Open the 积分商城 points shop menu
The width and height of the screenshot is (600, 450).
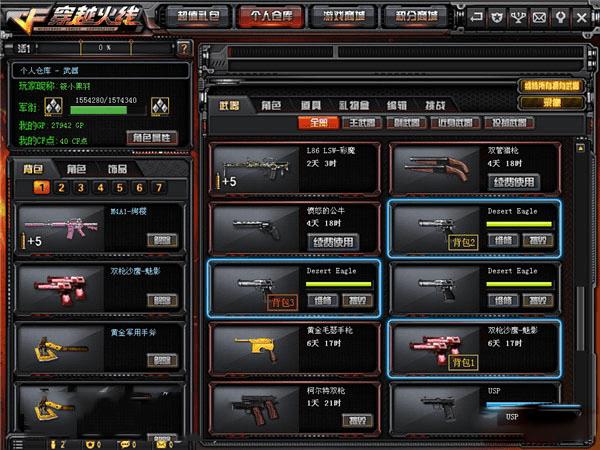411,16
